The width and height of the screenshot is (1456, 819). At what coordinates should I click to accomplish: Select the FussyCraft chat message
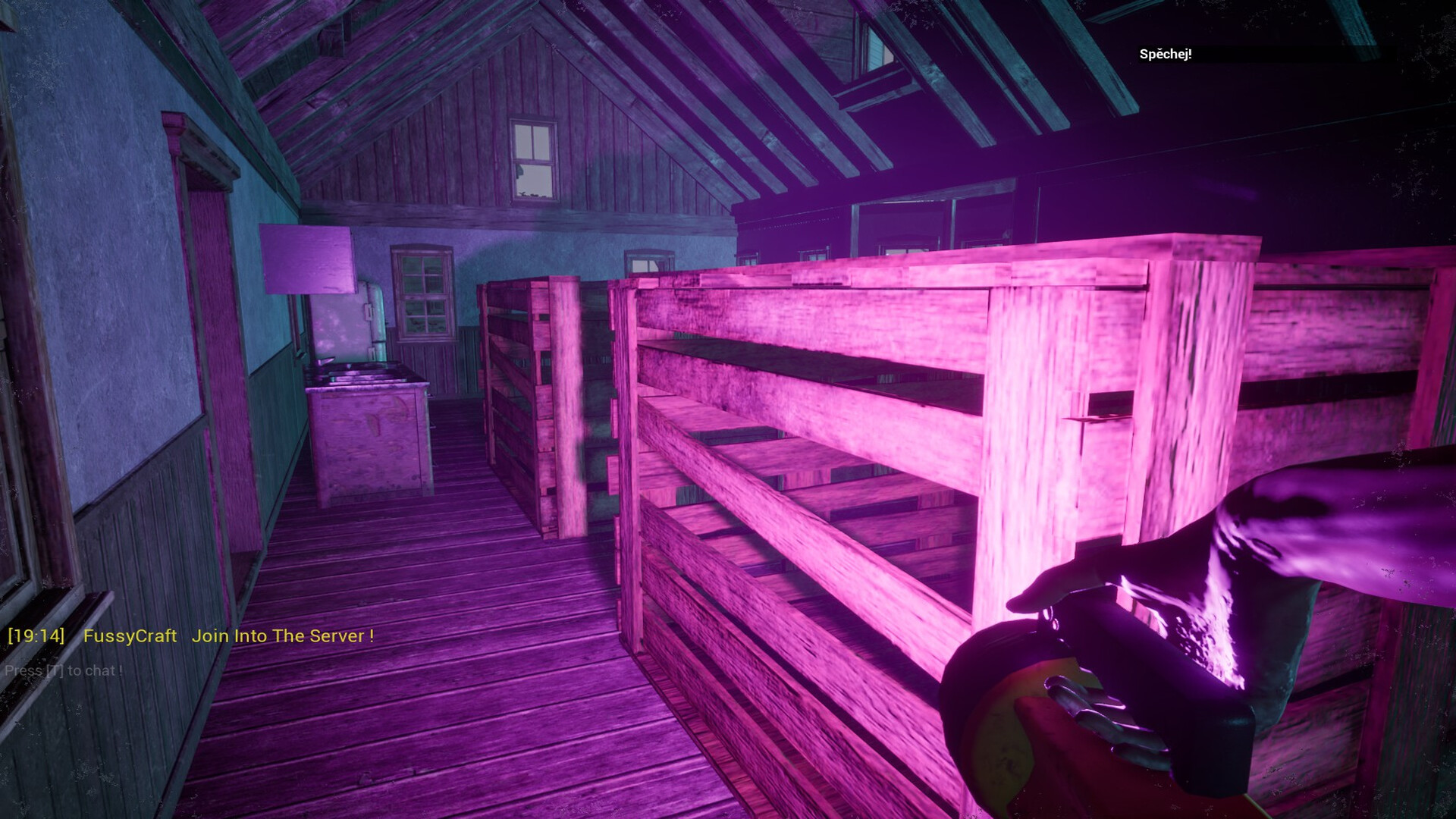click(x=129, y=637)
